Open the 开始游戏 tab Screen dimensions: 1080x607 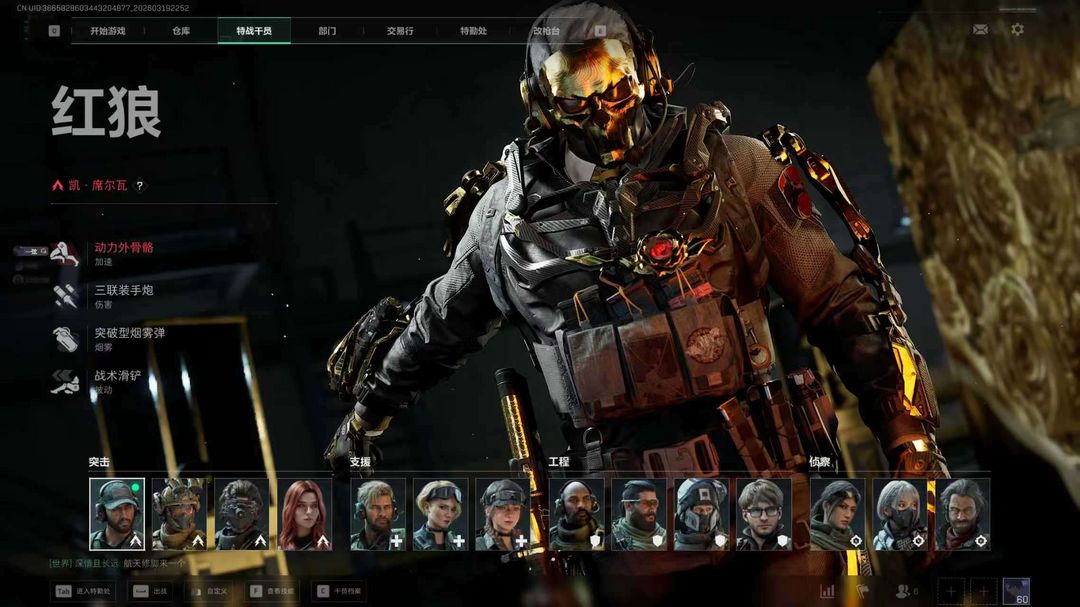108,31
